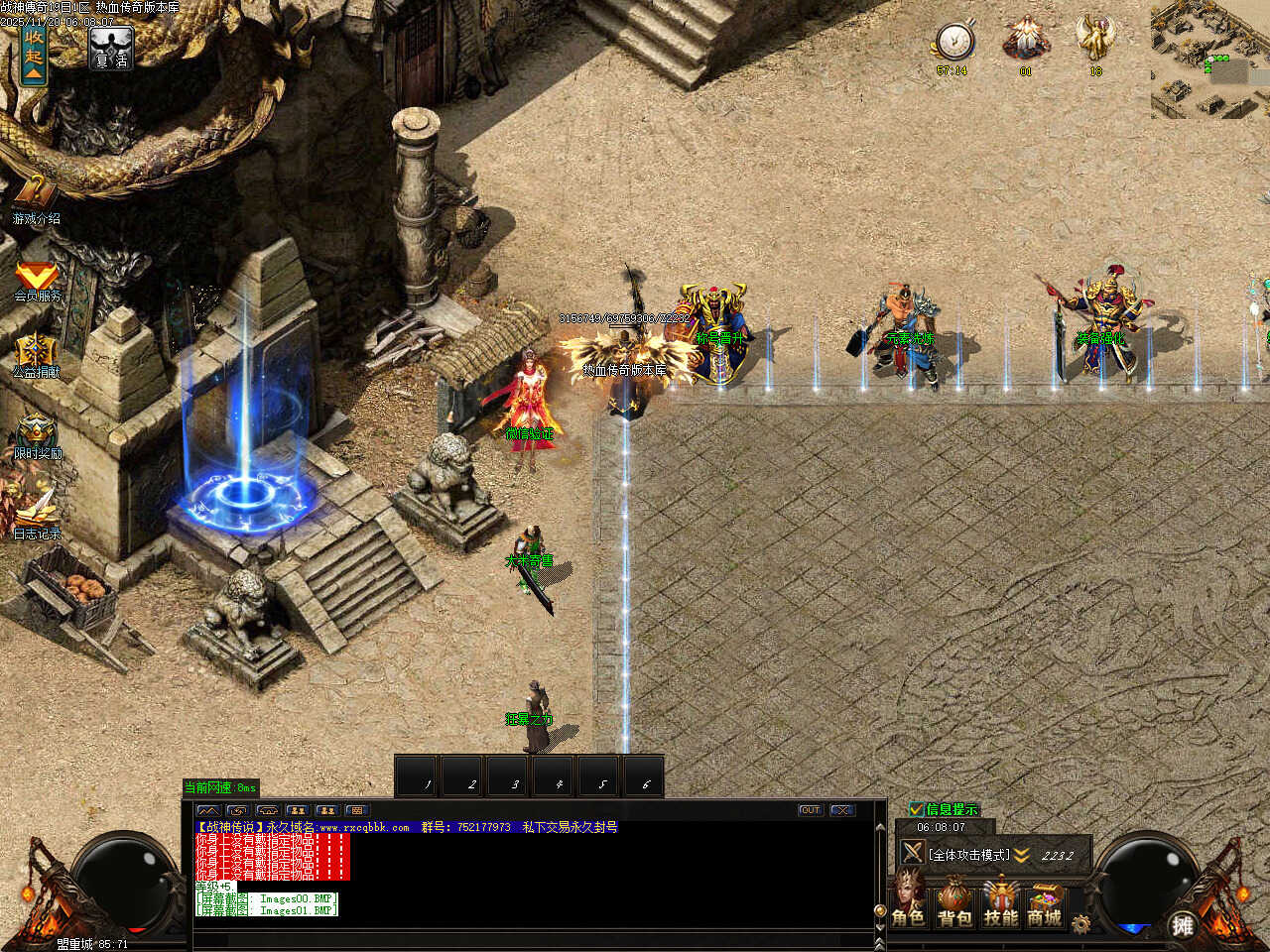
Task: Select the 公益捐献 donation icon
Action: click(x=36, y=355)
